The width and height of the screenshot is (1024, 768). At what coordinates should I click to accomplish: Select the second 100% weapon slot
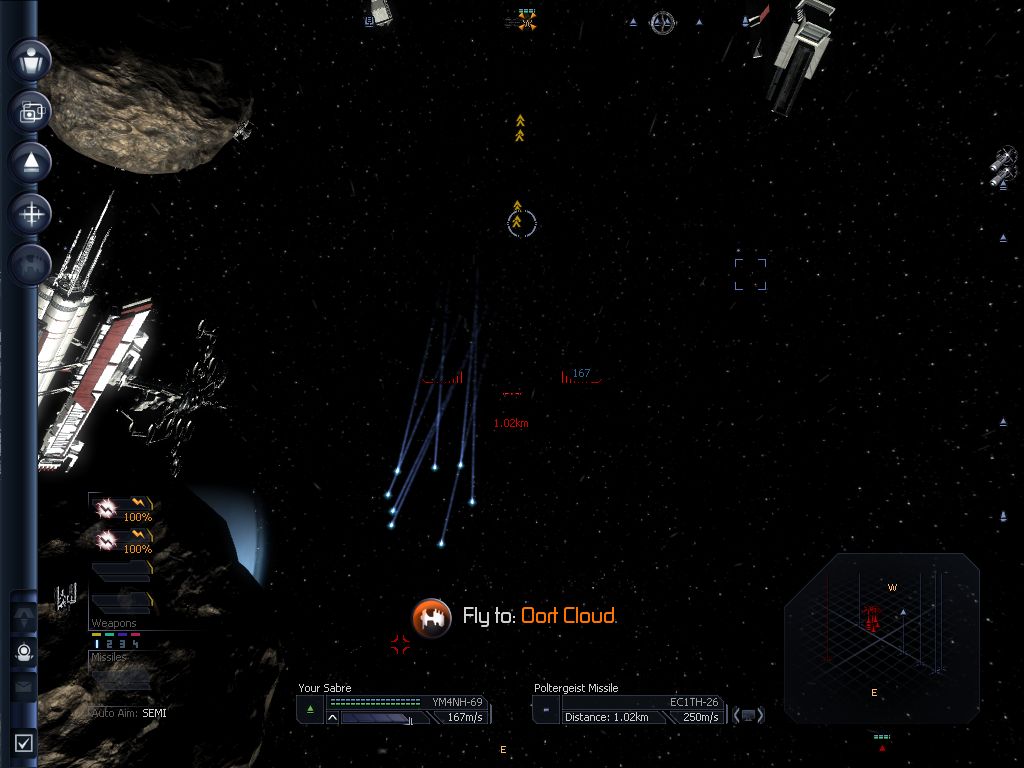click(120, 540)
